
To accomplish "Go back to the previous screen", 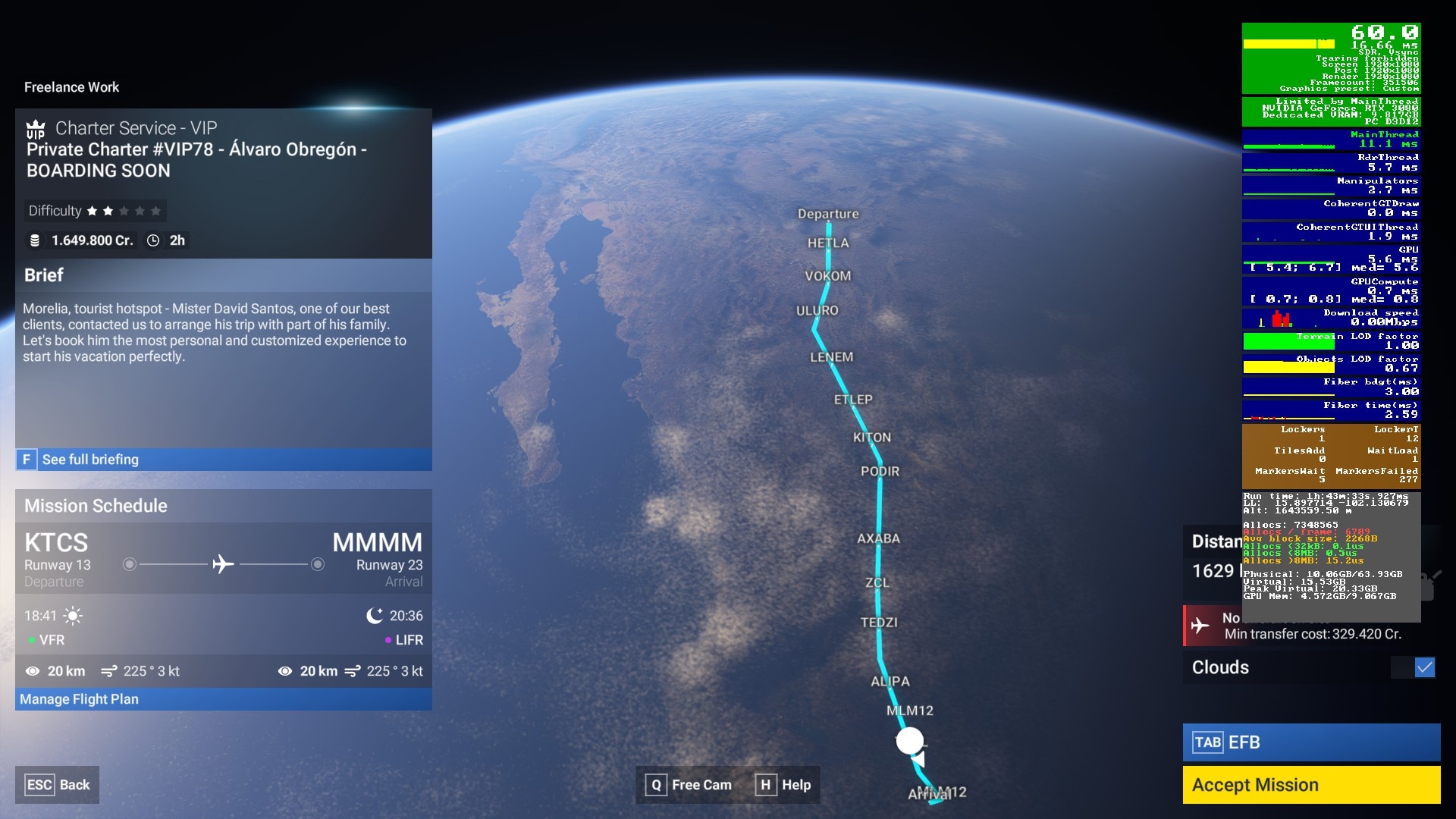I will coord(57,785).
